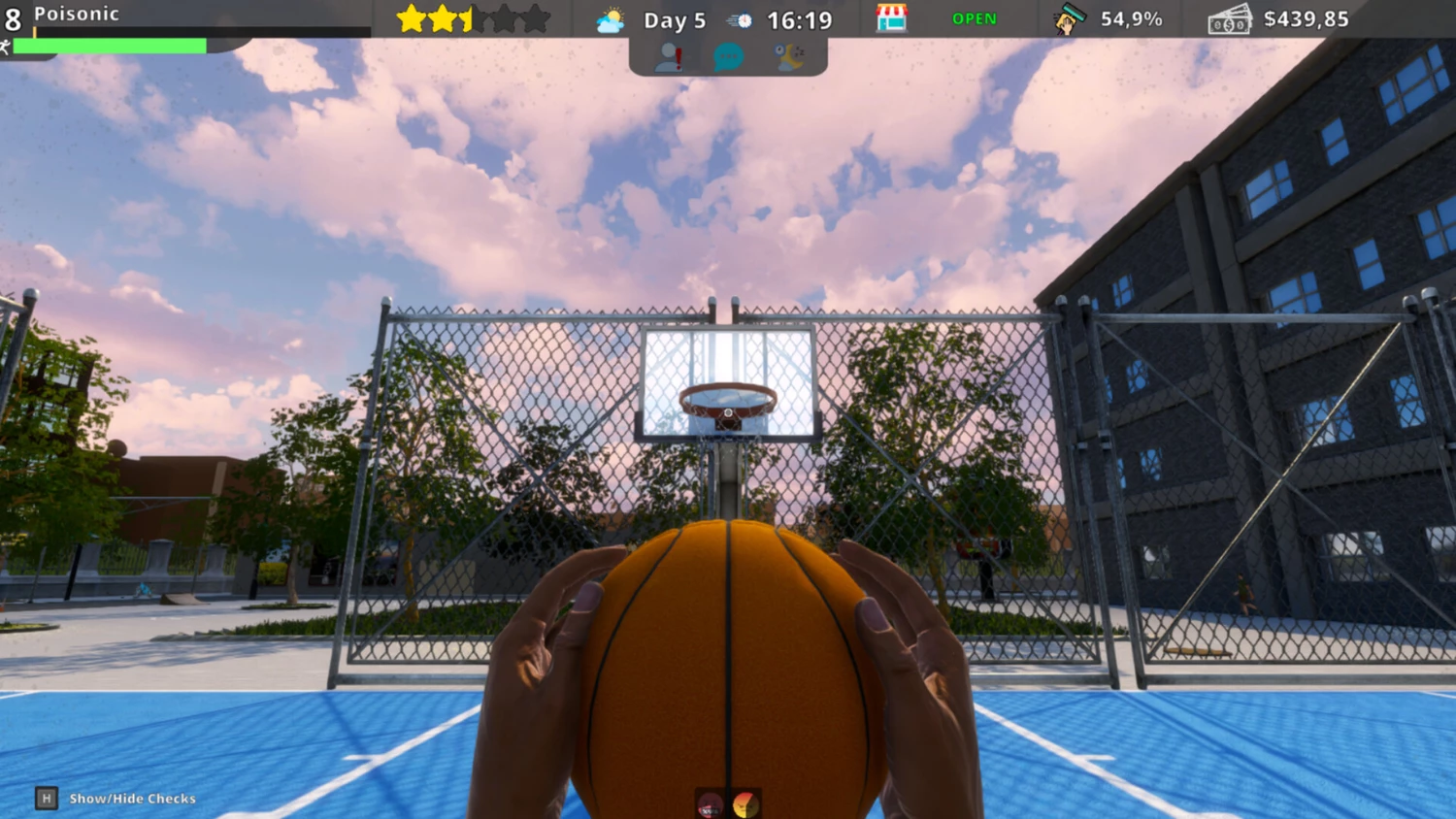Open the blue chat bubble icon
1456x819 pixels.
728,57
